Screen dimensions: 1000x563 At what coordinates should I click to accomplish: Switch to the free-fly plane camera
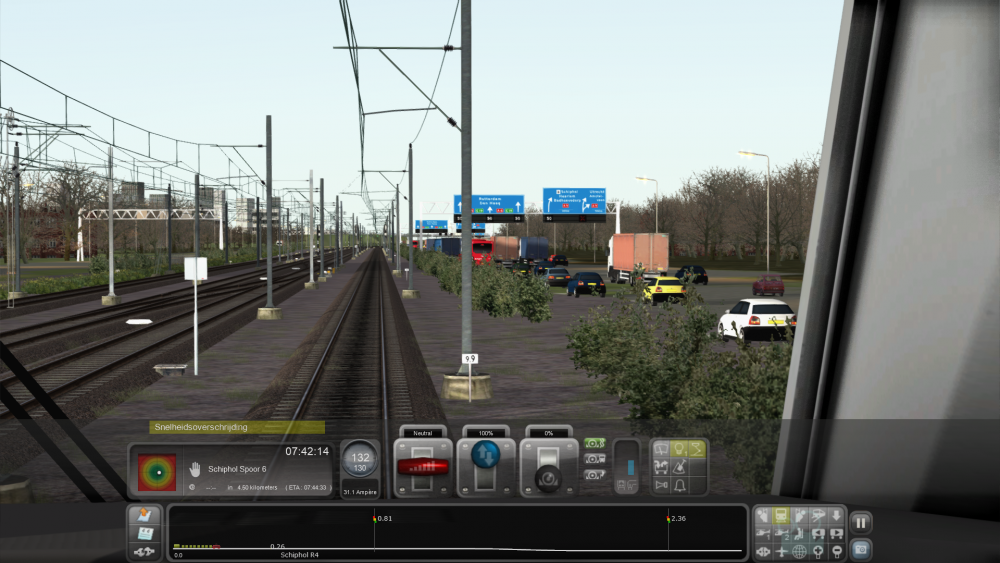coord(781,551)
